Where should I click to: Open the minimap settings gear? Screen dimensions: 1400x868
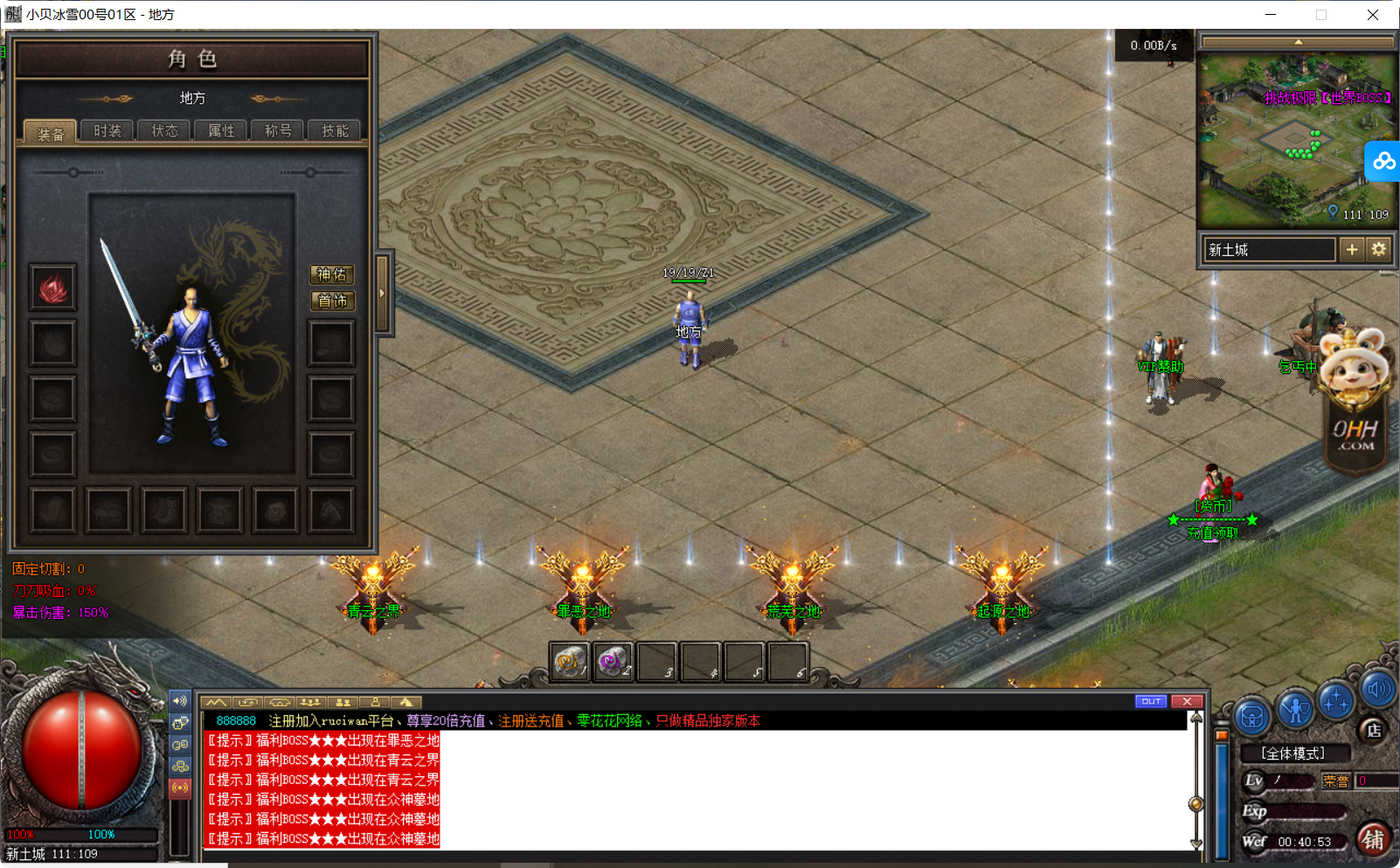click(1379, 249)
